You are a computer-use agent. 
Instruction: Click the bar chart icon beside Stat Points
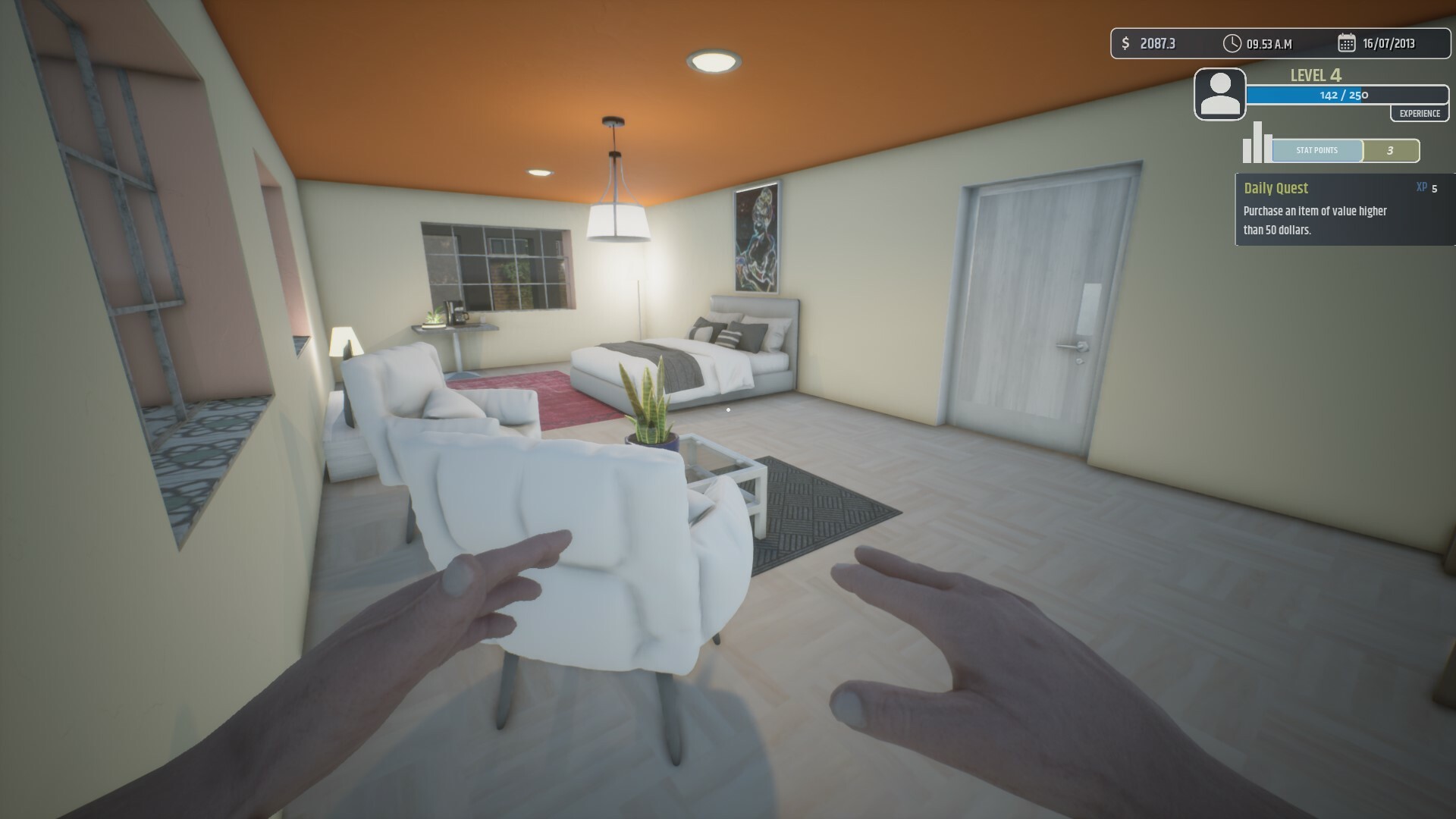(x=1255, y=143)
